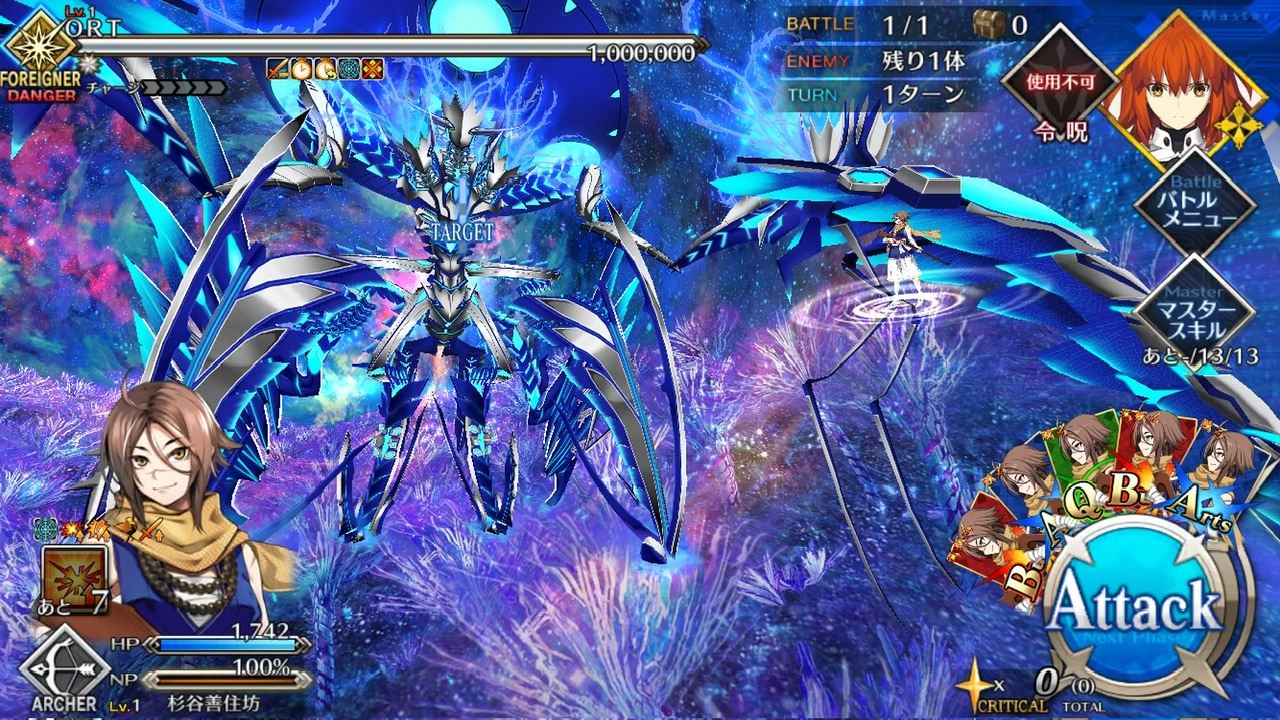Inspect ORT's status effect icons
Viewport: 1280px width, 720px height.
(325, 69)
